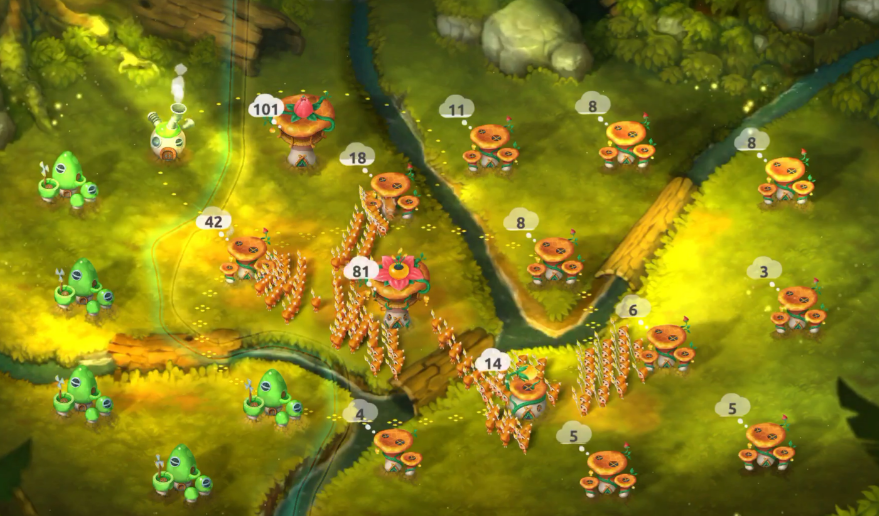Choose the orange village with 42 units
Viewport: 879px width, 516px height.
[246, 257]
